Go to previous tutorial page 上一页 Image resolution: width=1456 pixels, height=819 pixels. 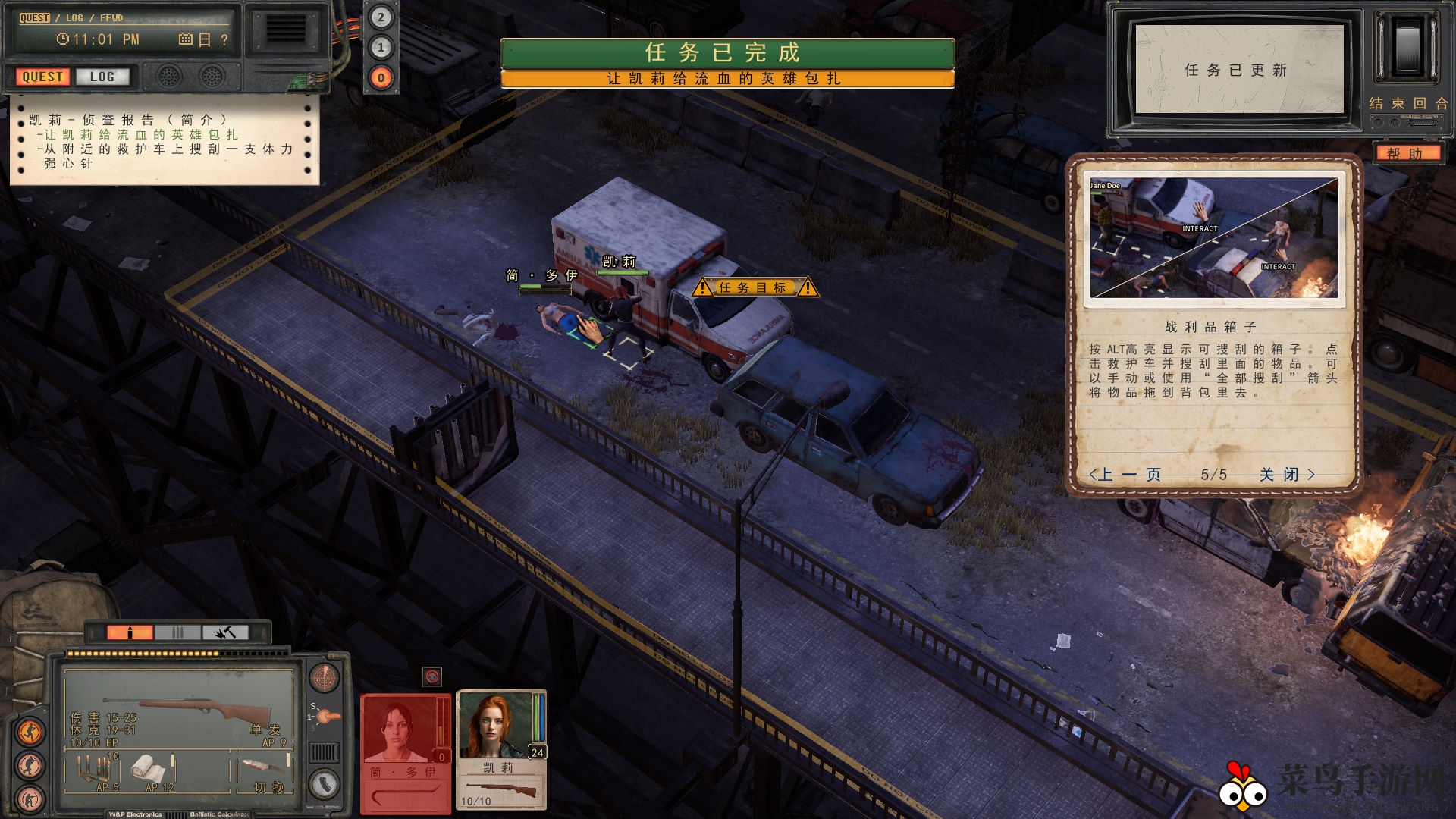point(1125,475)
